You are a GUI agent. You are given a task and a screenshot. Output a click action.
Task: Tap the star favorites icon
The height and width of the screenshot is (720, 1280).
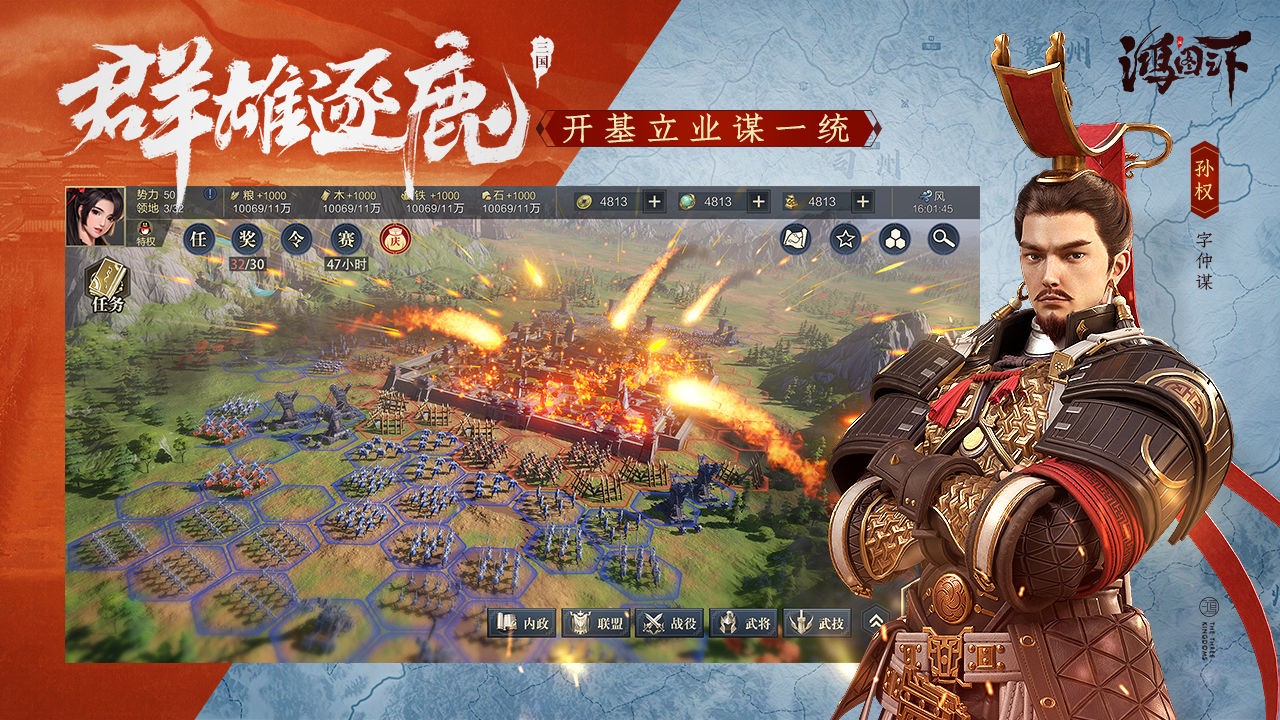[x=843, y=238]
